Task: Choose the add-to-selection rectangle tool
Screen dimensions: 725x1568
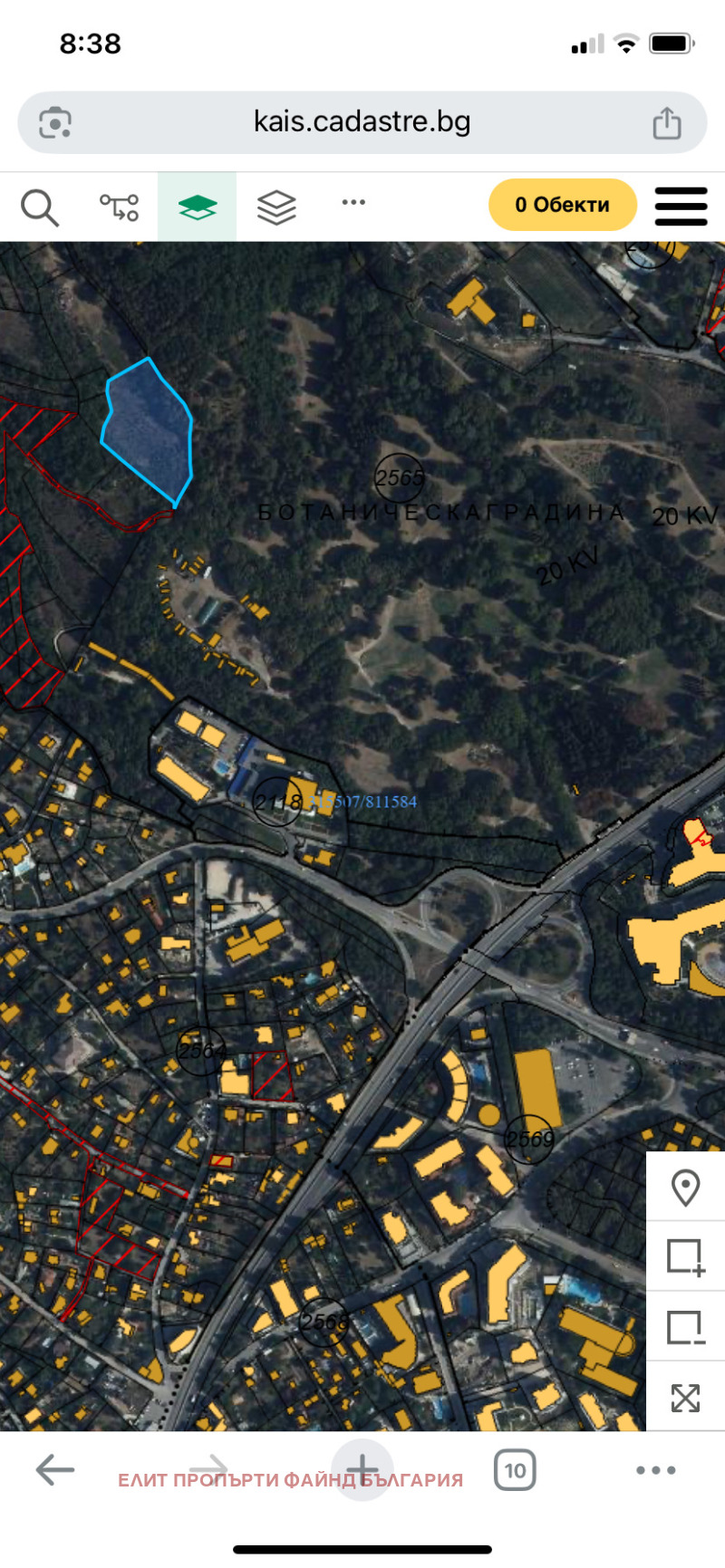Action: tap(685, 1256)
